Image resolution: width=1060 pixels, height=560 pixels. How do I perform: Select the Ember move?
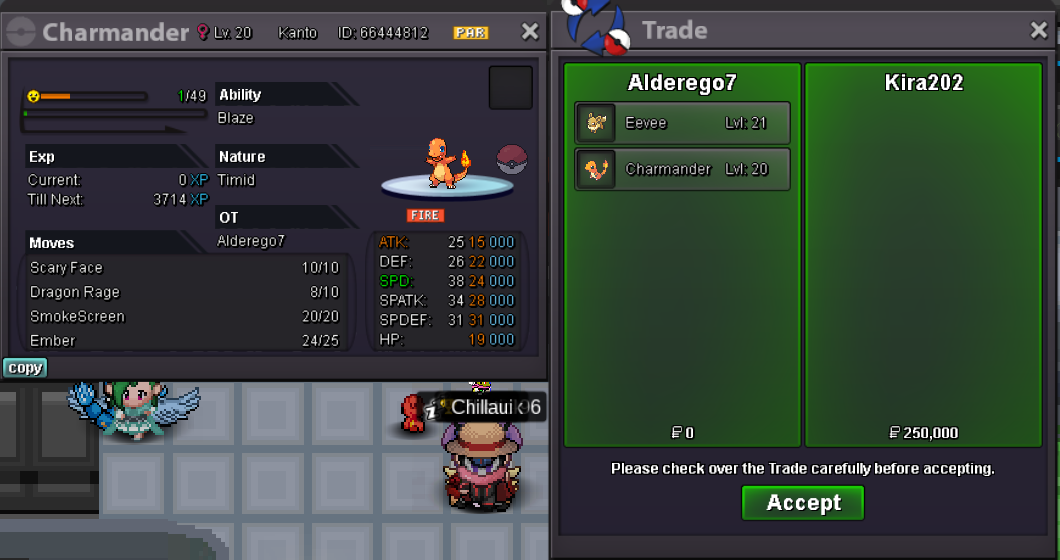tap(183, 340)
